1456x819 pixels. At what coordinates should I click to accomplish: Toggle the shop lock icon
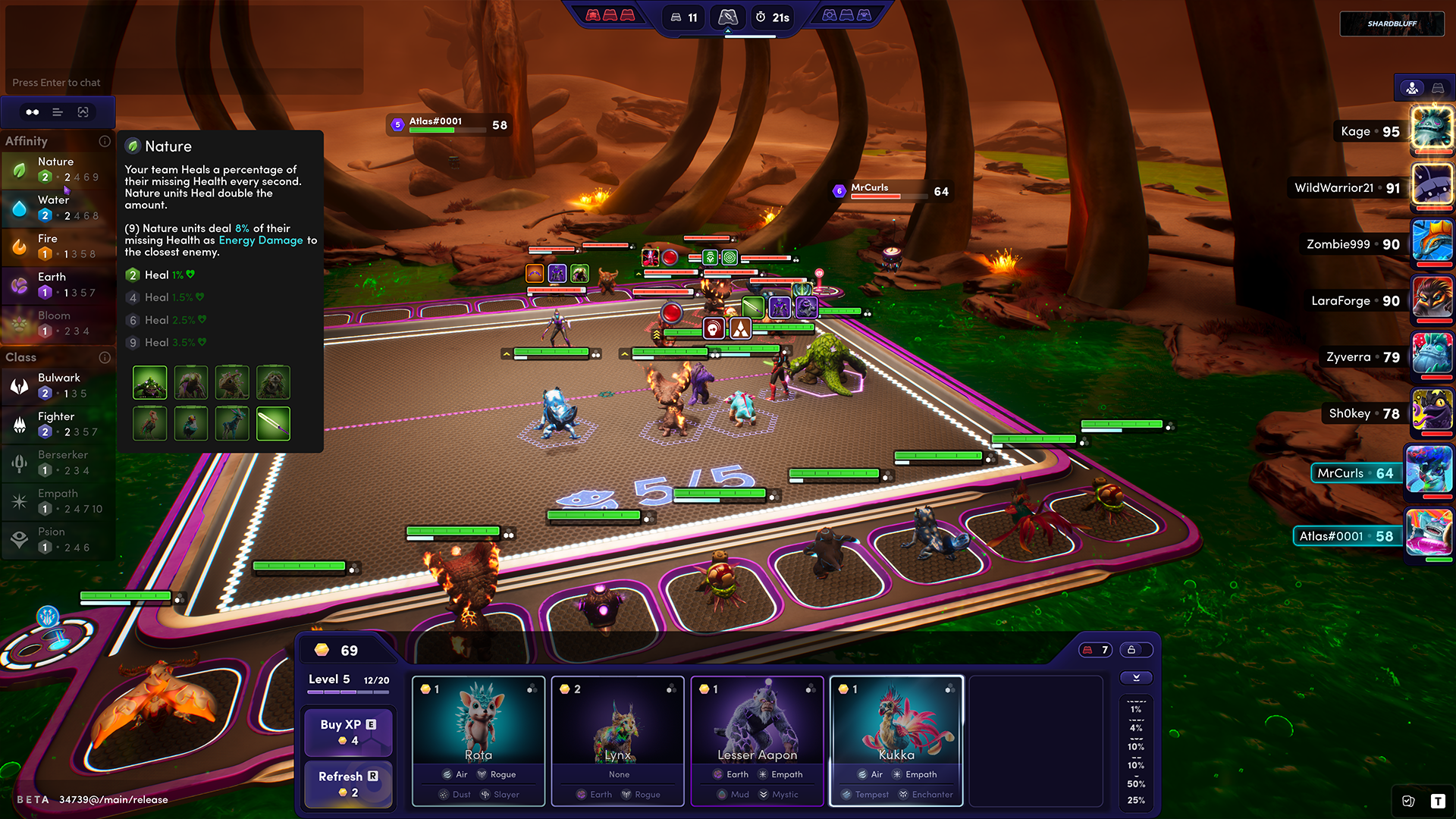point(1131,650)
